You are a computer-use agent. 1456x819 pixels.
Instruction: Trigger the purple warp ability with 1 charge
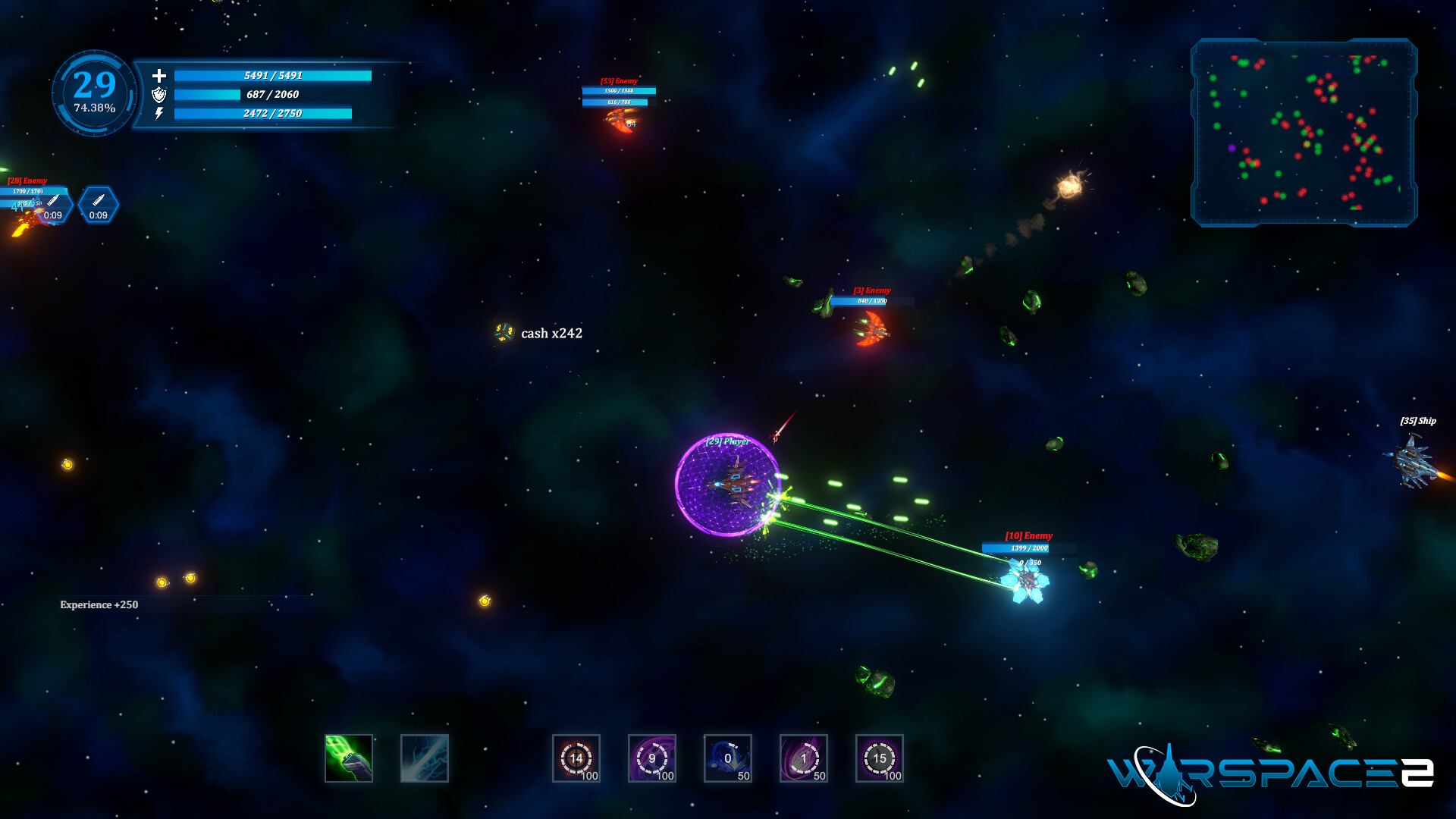tap(803, 758)
